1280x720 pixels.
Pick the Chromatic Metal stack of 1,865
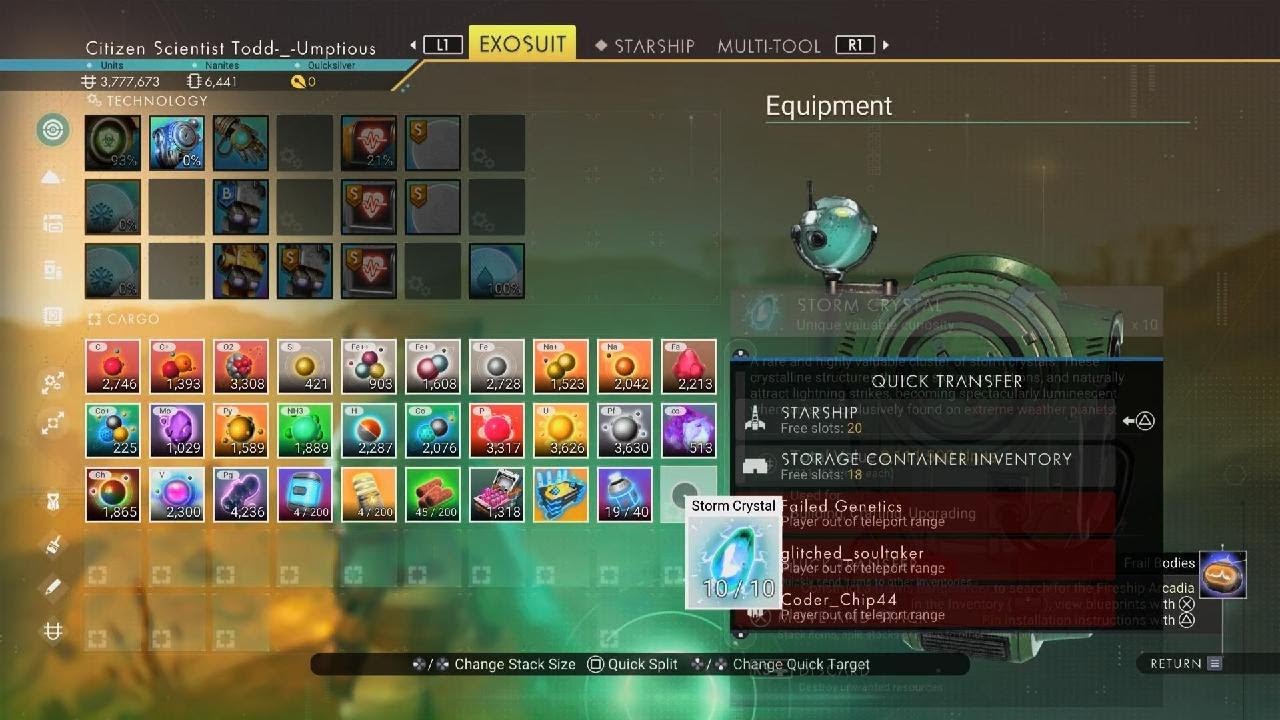[113, 495]
